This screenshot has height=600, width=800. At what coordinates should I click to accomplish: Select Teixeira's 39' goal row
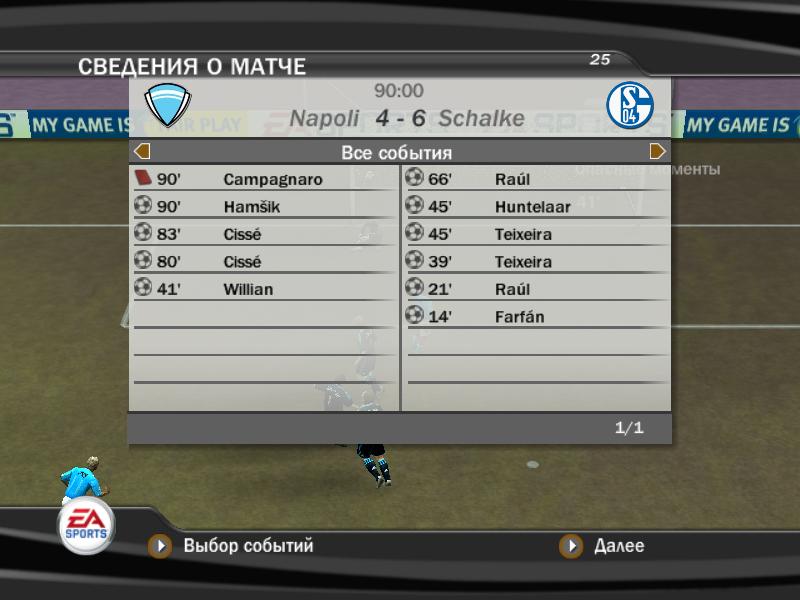(x=536, y=262)
